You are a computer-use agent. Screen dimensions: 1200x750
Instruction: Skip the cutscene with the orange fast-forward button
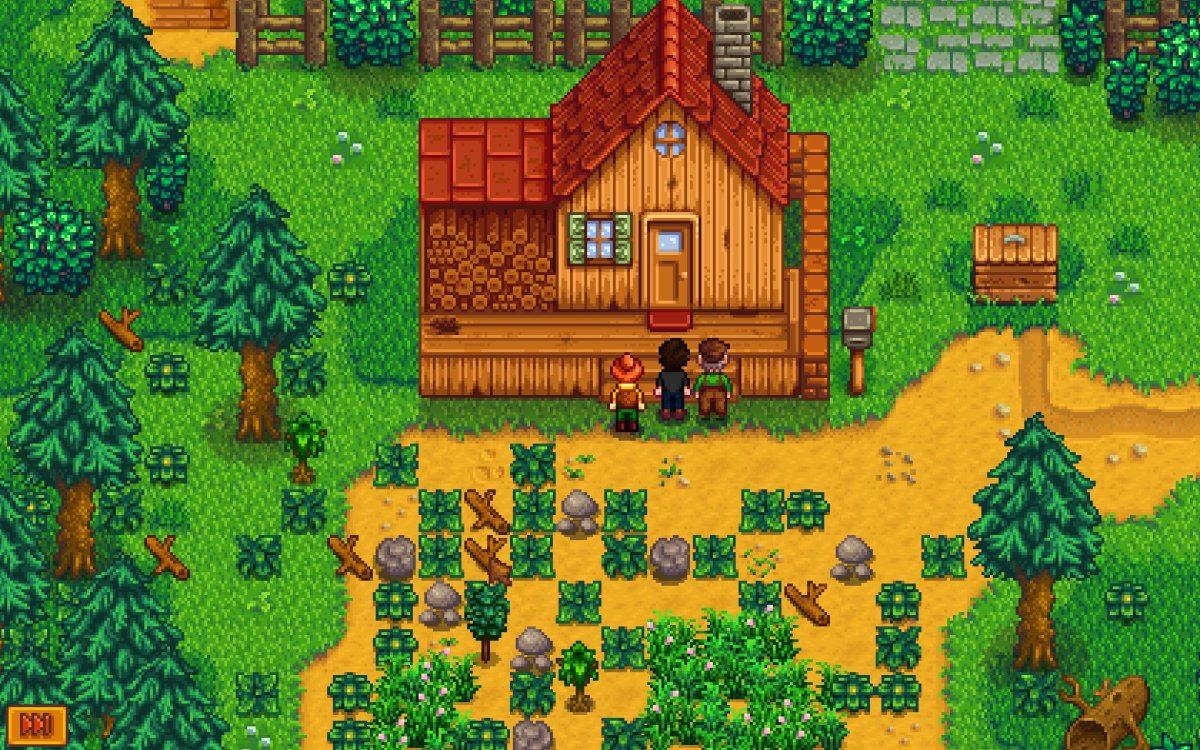click(36, 723)
